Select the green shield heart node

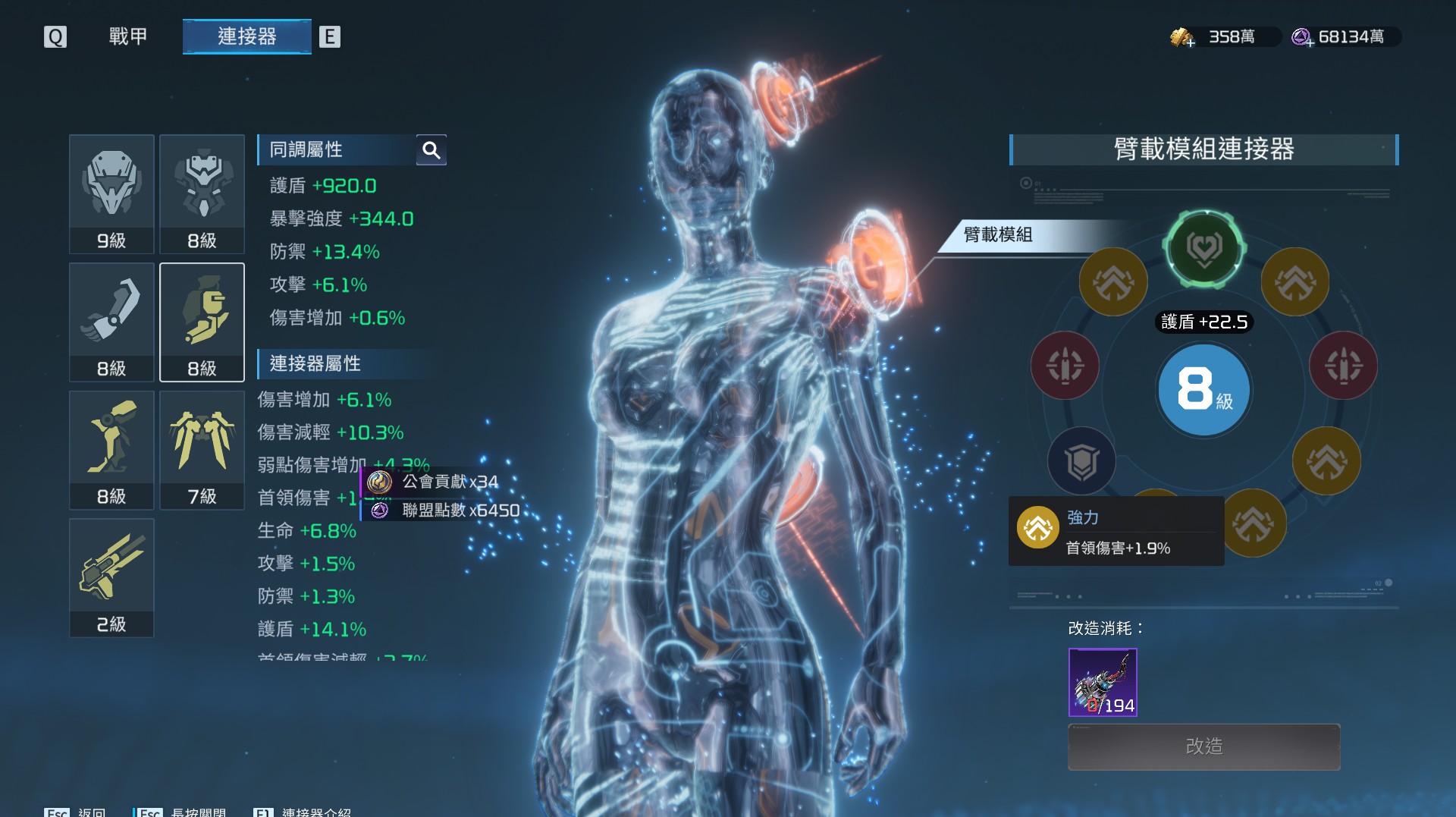click(x=1204, y=248)
